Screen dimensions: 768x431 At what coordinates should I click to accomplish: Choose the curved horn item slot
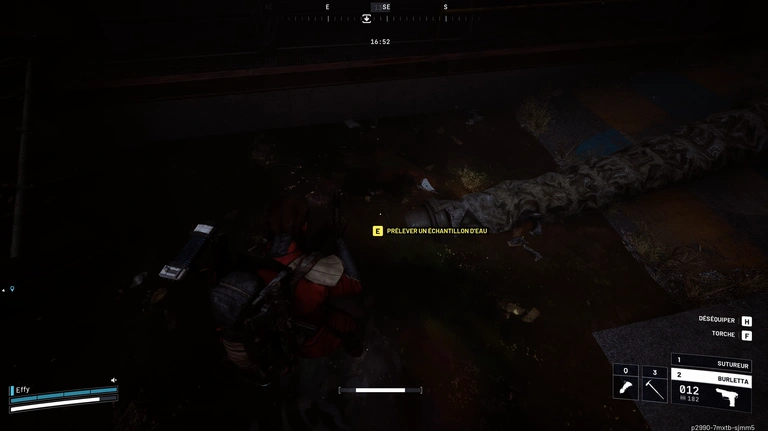pos(626,387)
